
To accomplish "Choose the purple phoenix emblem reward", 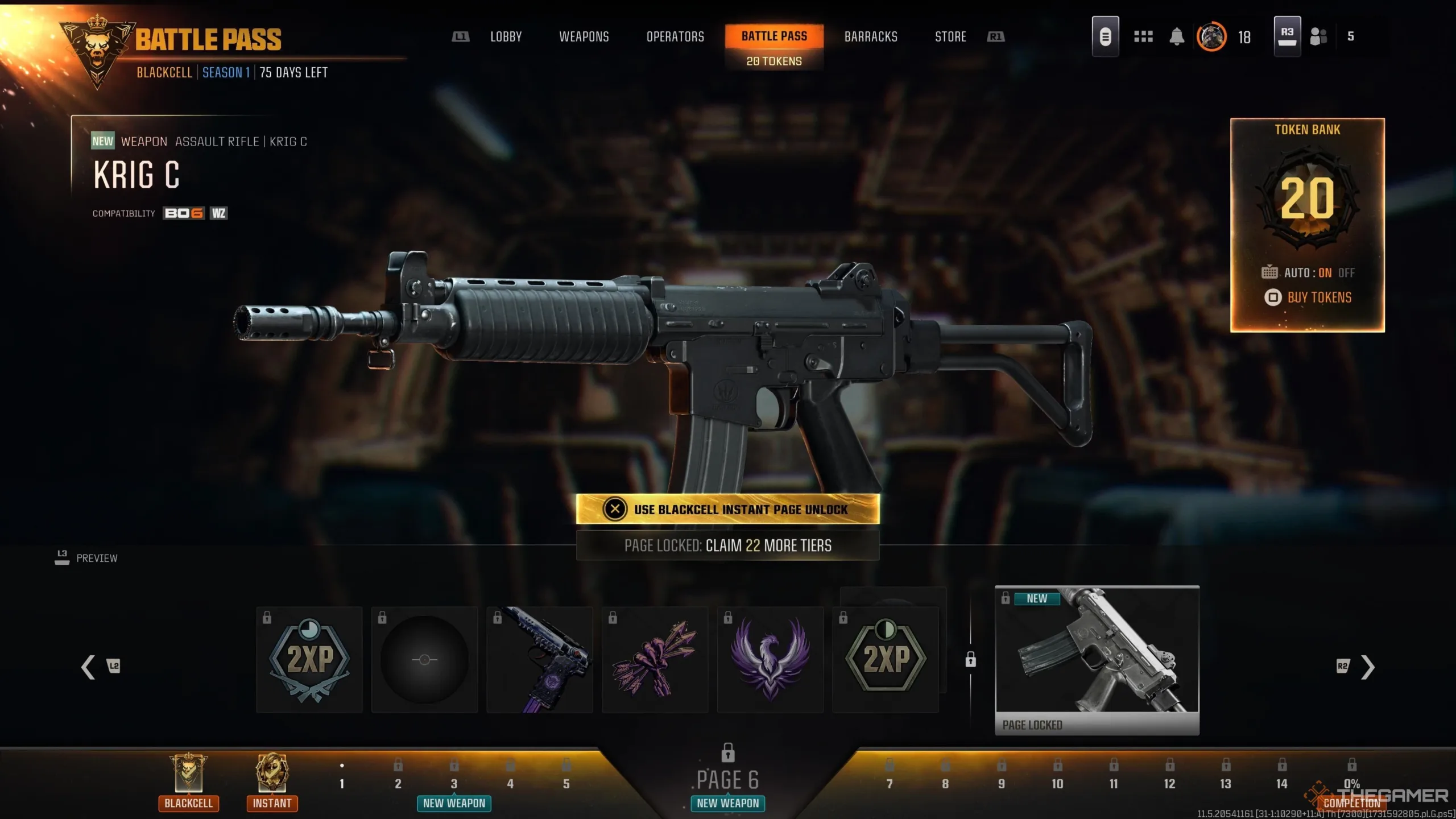I will 770,660.
